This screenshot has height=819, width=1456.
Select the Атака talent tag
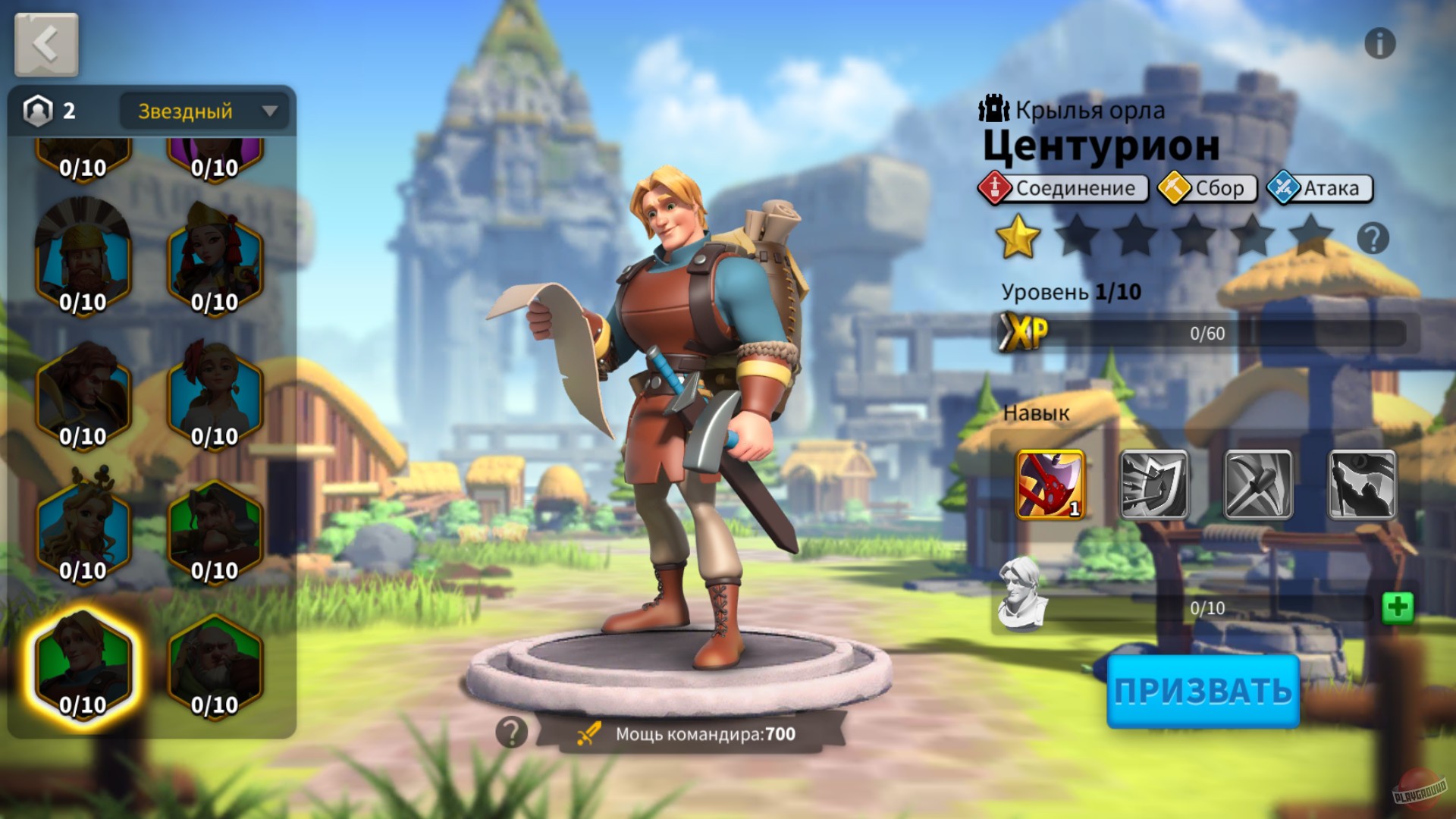(x=1317, y=187)
